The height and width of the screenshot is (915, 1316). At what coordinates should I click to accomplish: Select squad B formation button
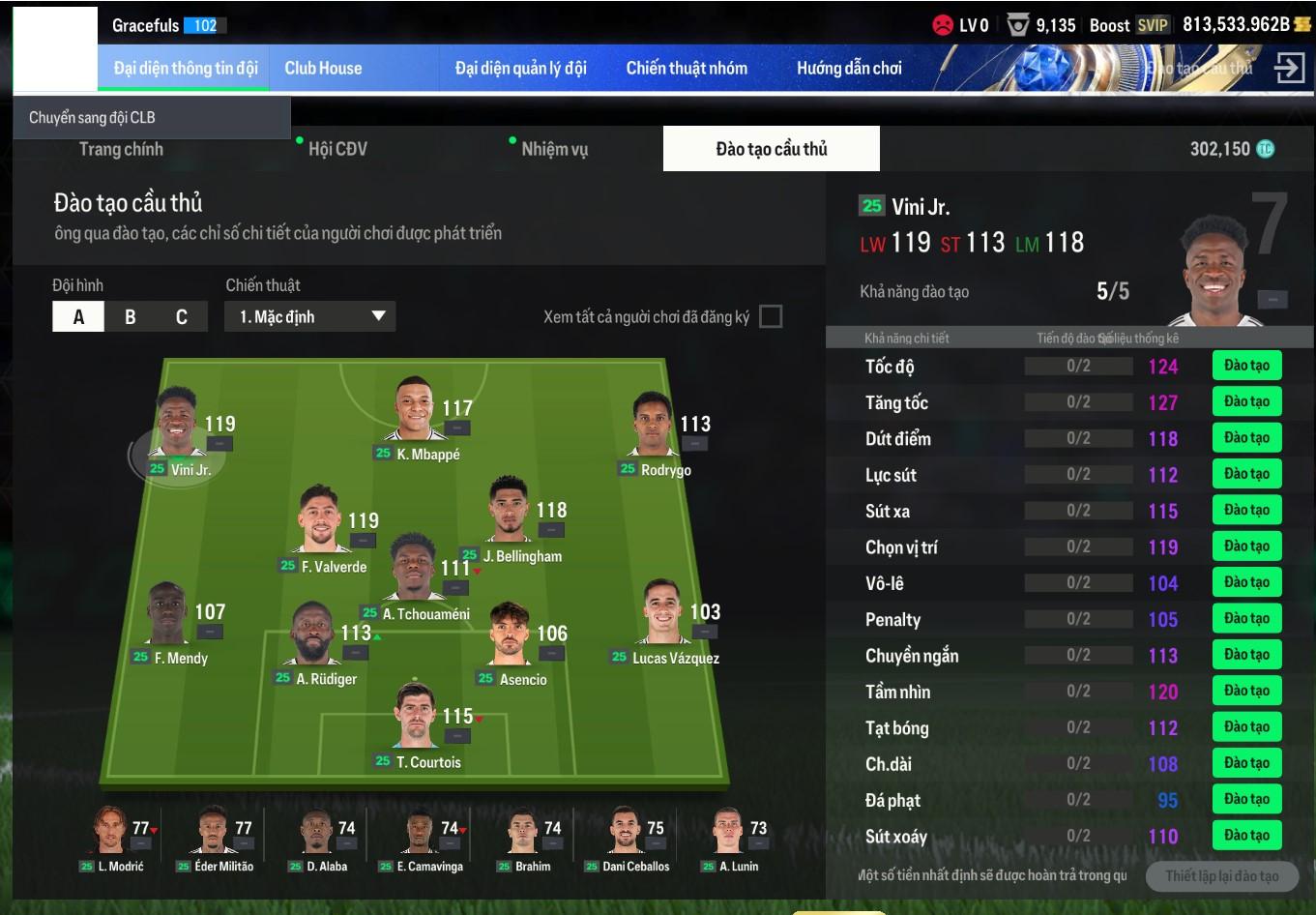130,317
